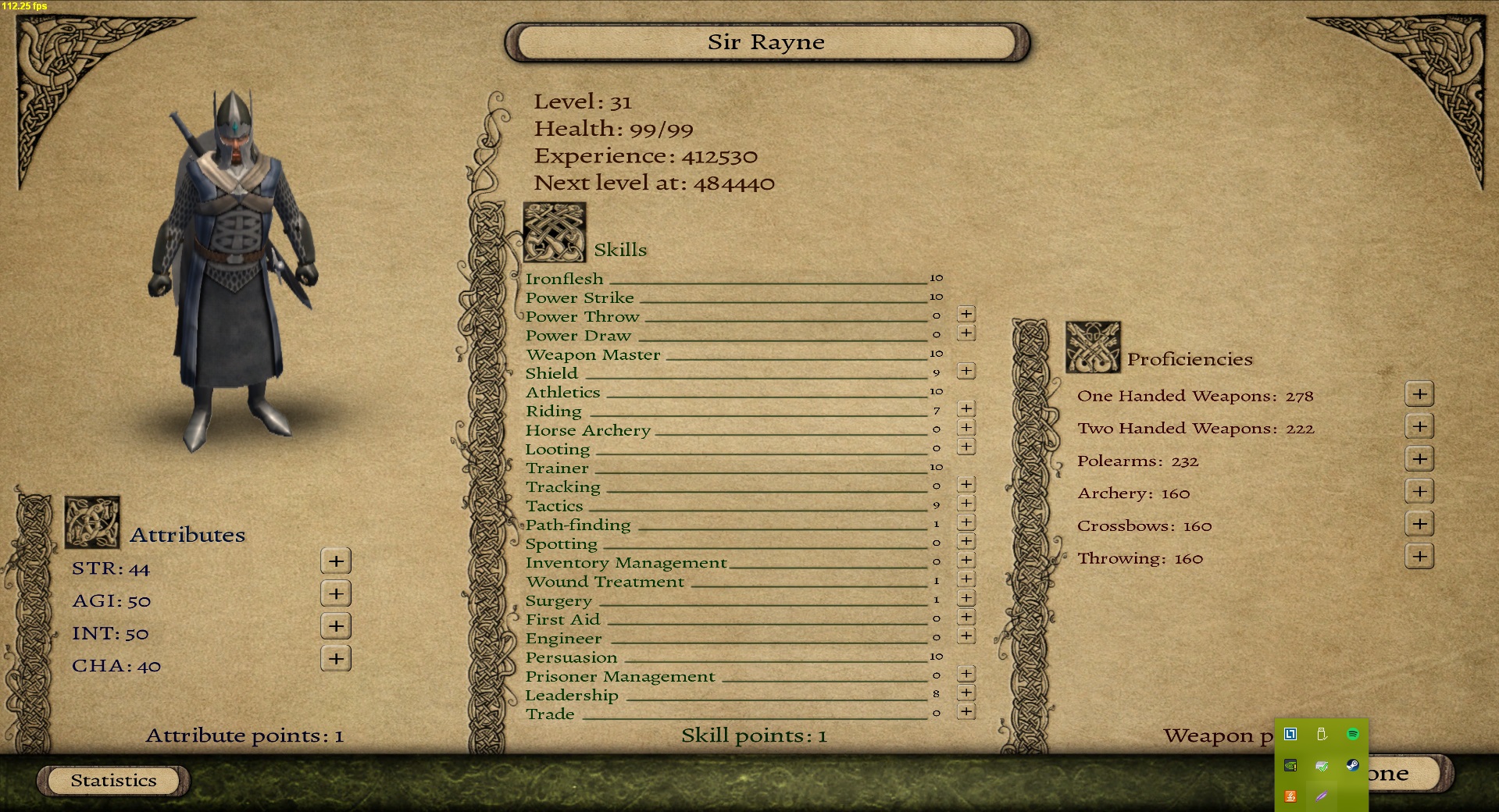This screenshot has width=1499, height=812.
Task: Add a point to STR attribute
Action: 336,561
